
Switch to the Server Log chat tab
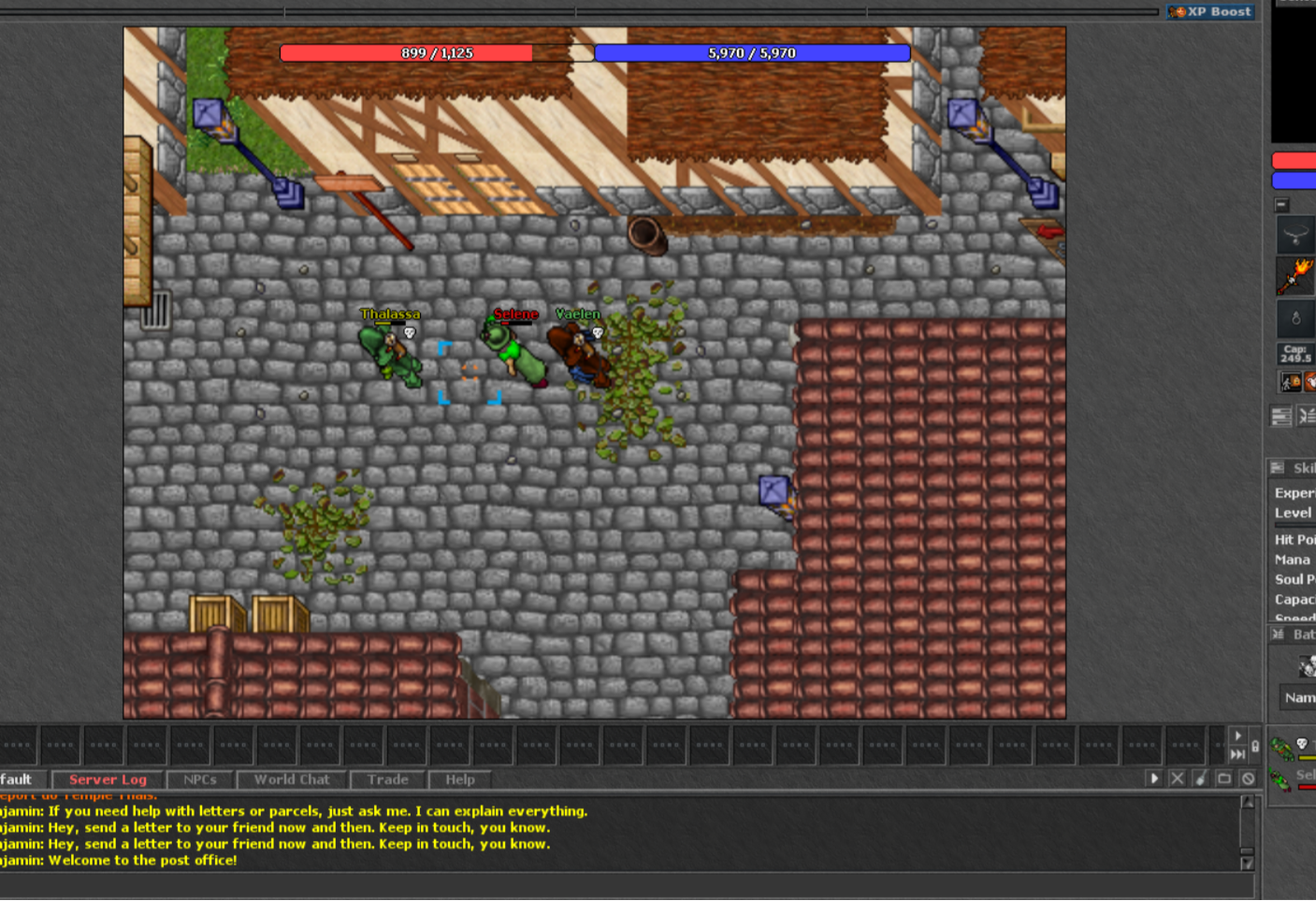[107, 779]
